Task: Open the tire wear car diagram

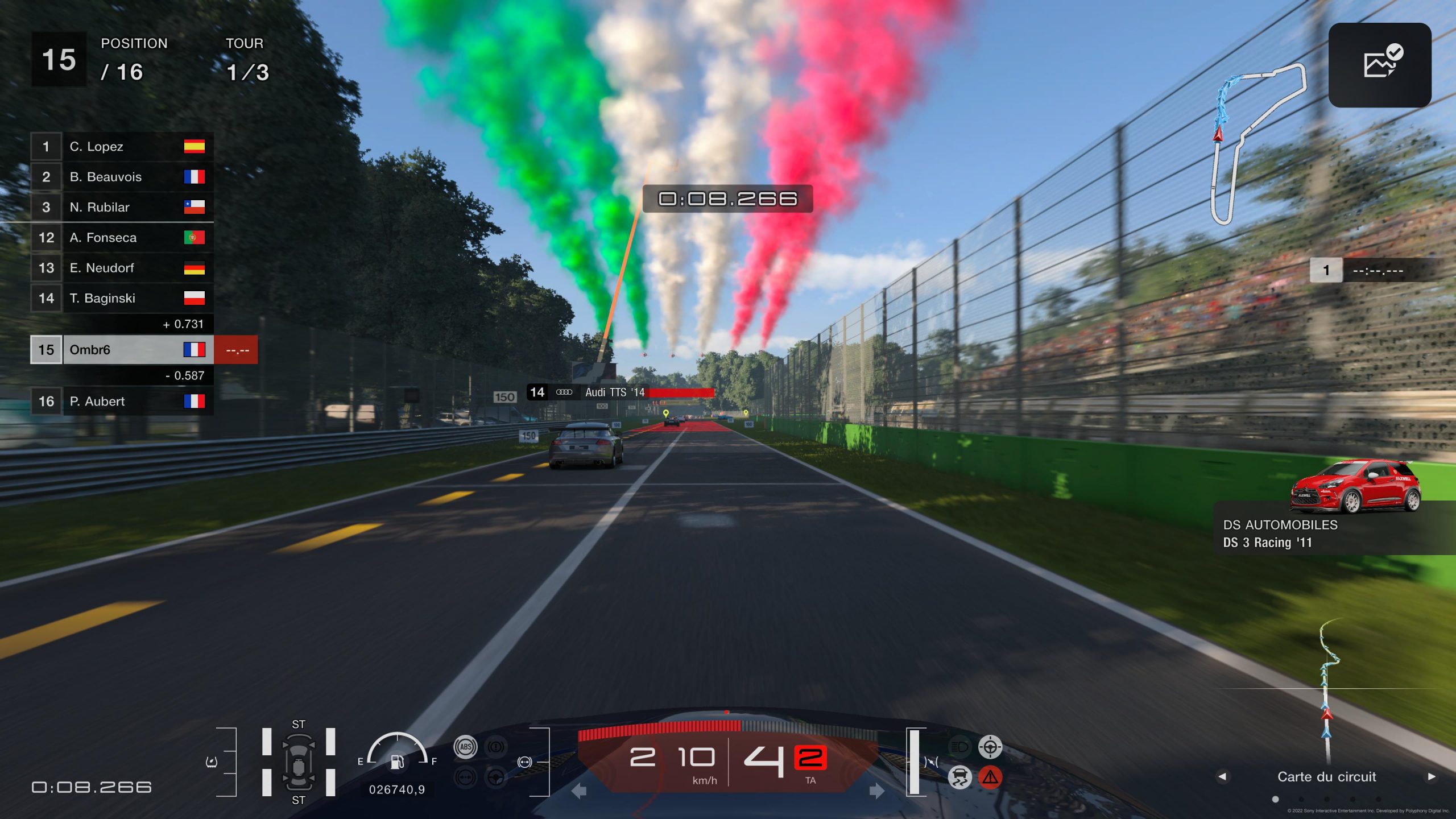Action: pos(298,762)
